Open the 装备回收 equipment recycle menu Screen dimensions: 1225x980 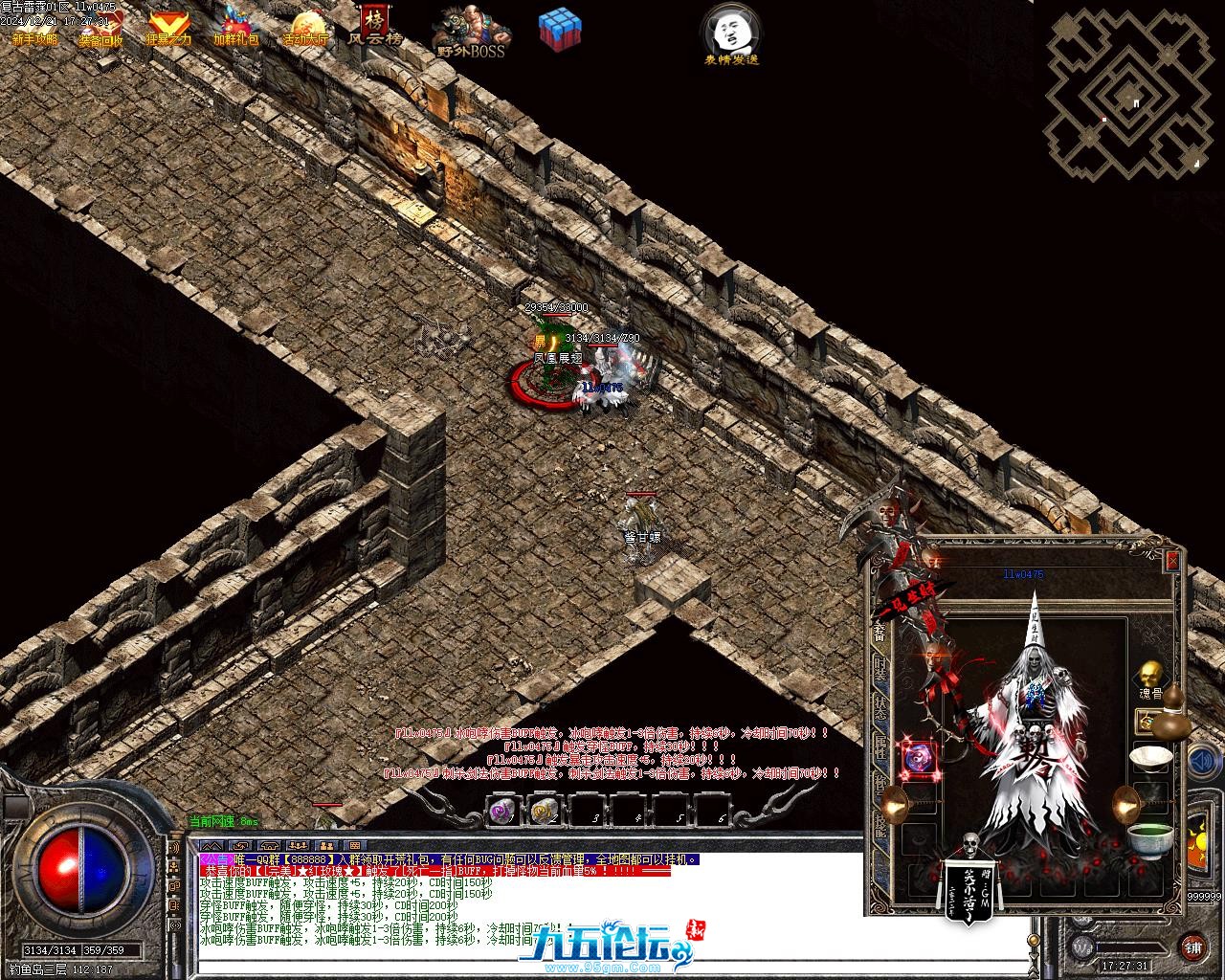tap(101, 27)
